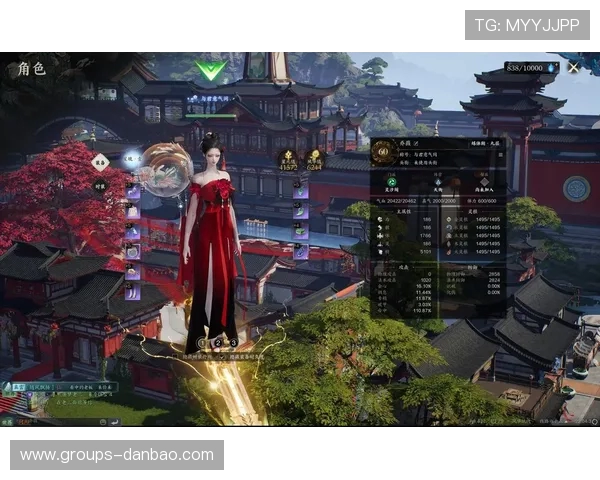Click the bottommost right-column equipment slot
This screenshot has width=600, height=480.
[x=301, y=252]
